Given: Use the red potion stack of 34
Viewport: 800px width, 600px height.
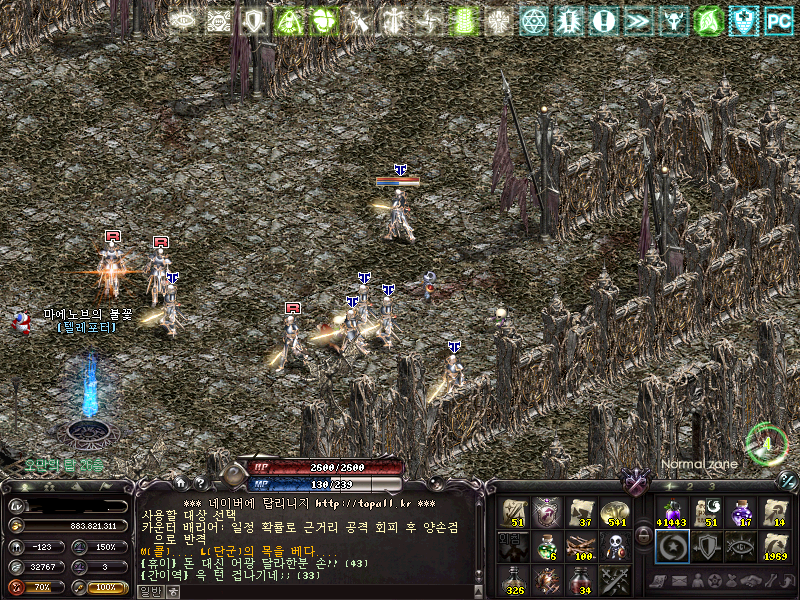Looking at the screenshot, I should tap(581, 578).
